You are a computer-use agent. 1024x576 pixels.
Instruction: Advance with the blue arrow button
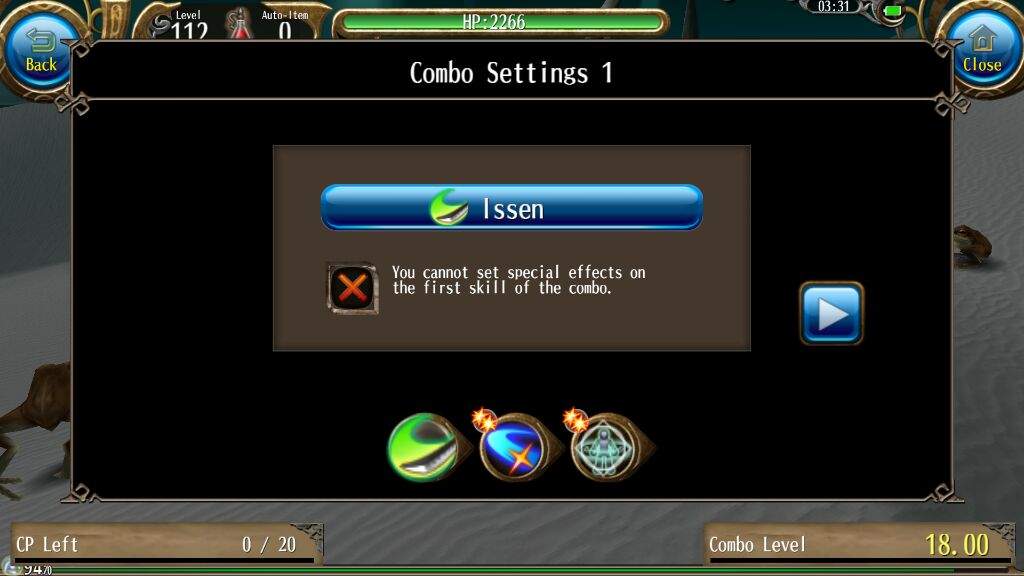coord(831,313)
